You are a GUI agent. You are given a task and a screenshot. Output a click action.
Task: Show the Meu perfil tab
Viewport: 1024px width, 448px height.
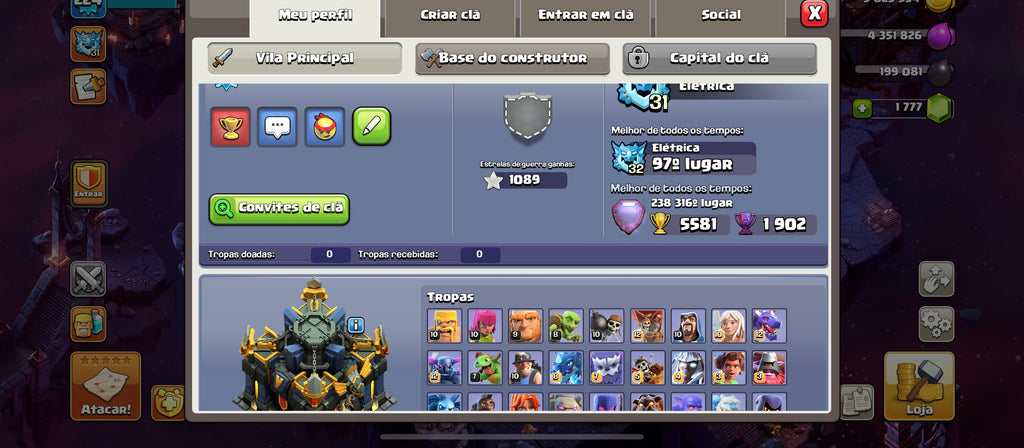point(314,15)
